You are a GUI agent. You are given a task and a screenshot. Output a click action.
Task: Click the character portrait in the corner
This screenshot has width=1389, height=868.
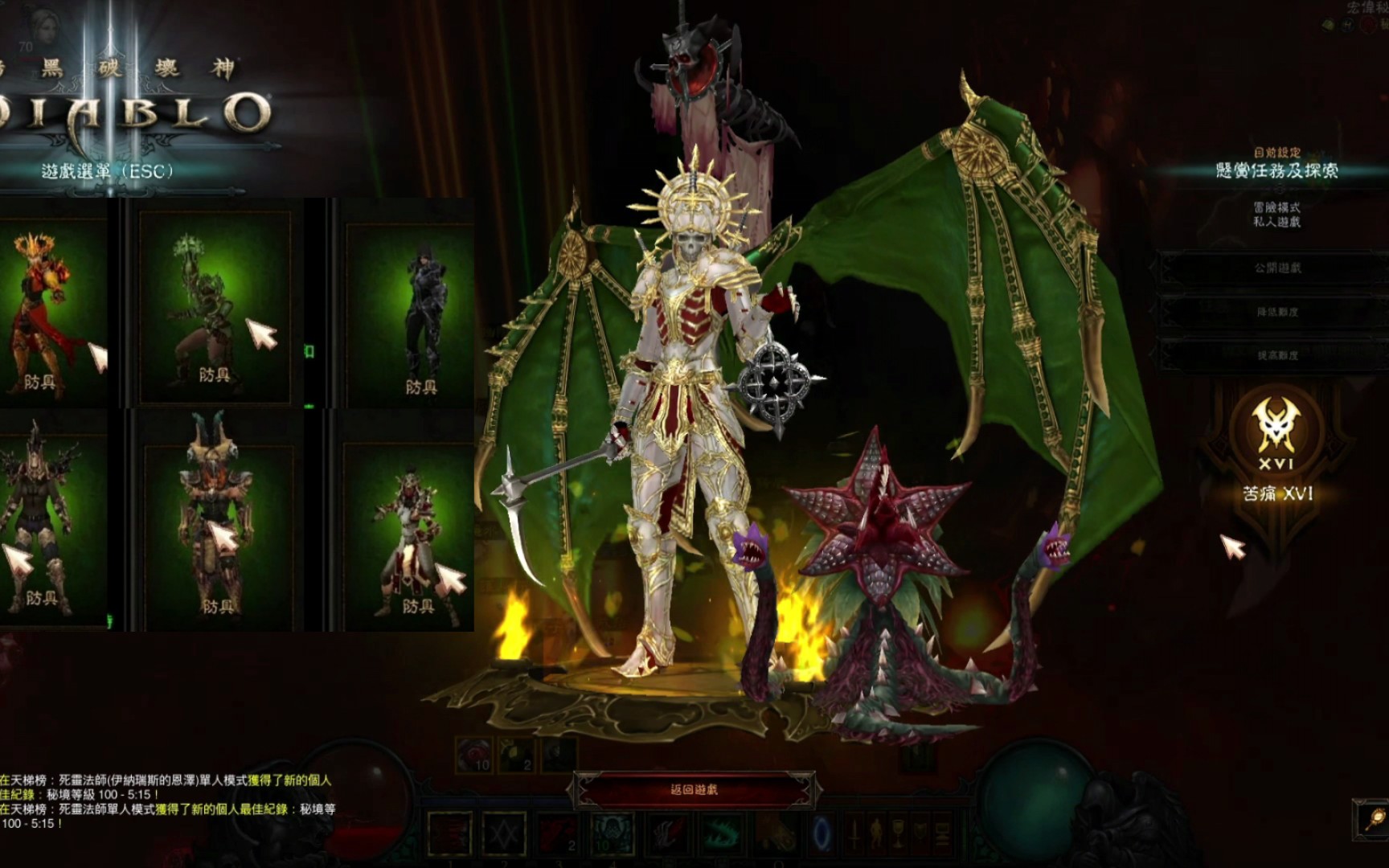pyautogui.click(x=24, y=24)
